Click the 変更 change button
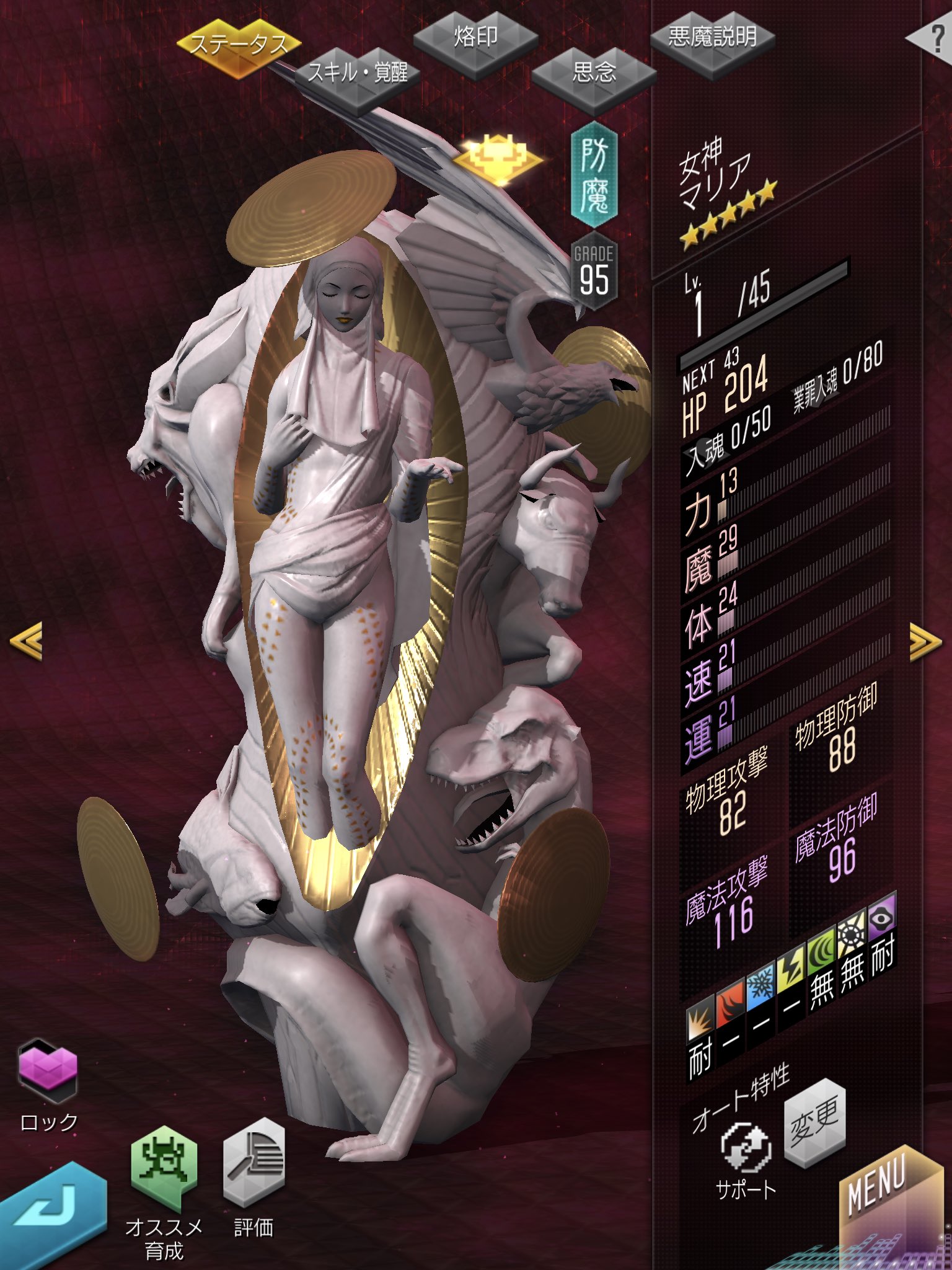 tap(814, 1122)
